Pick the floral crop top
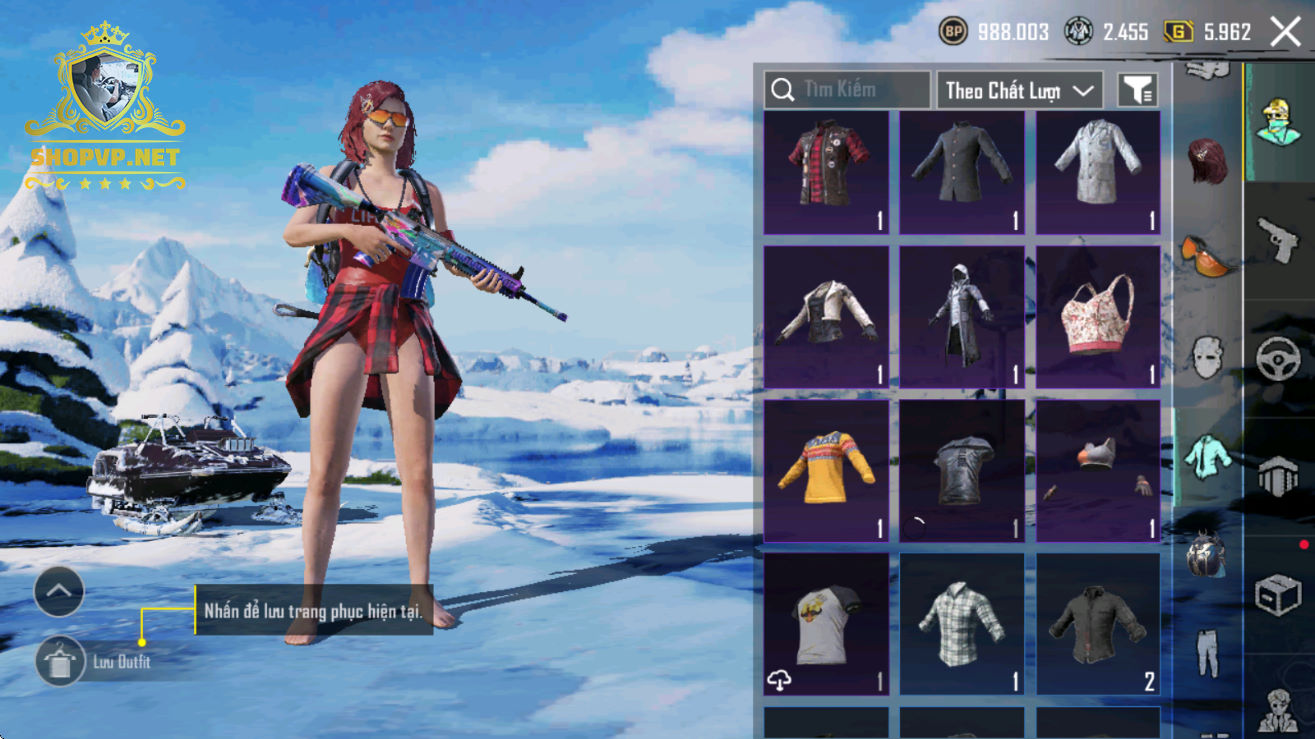 (x=1098, y=317)
